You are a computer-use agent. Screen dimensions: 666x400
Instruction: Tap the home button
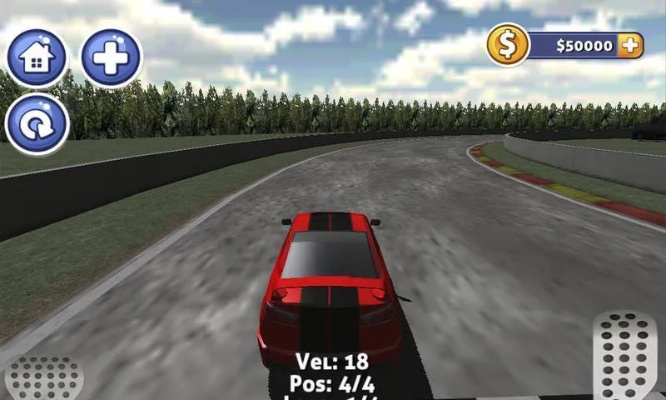(37, 58)
